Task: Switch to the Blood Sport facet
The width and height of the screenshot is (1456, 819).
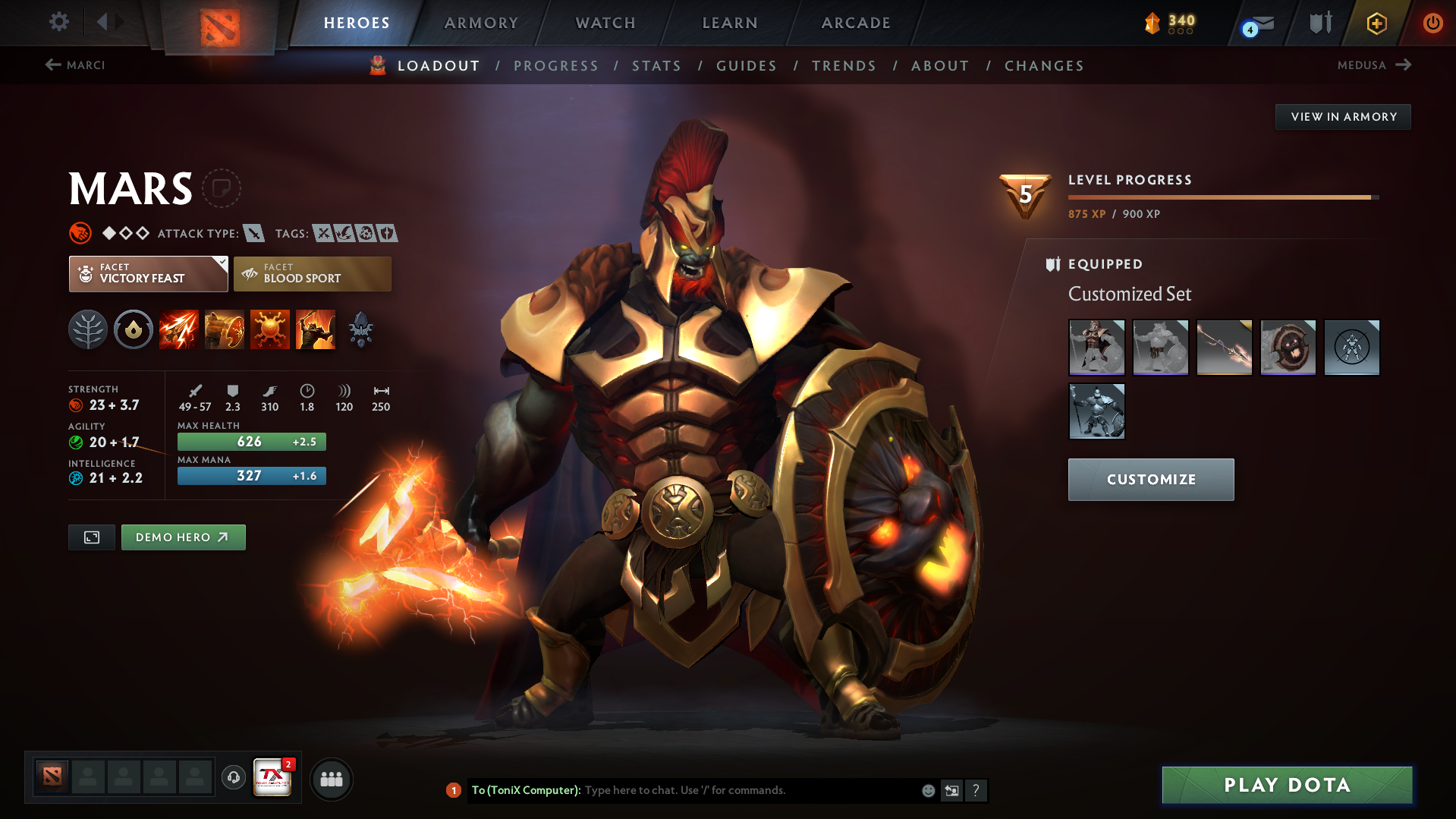Action: pos(311,273)
